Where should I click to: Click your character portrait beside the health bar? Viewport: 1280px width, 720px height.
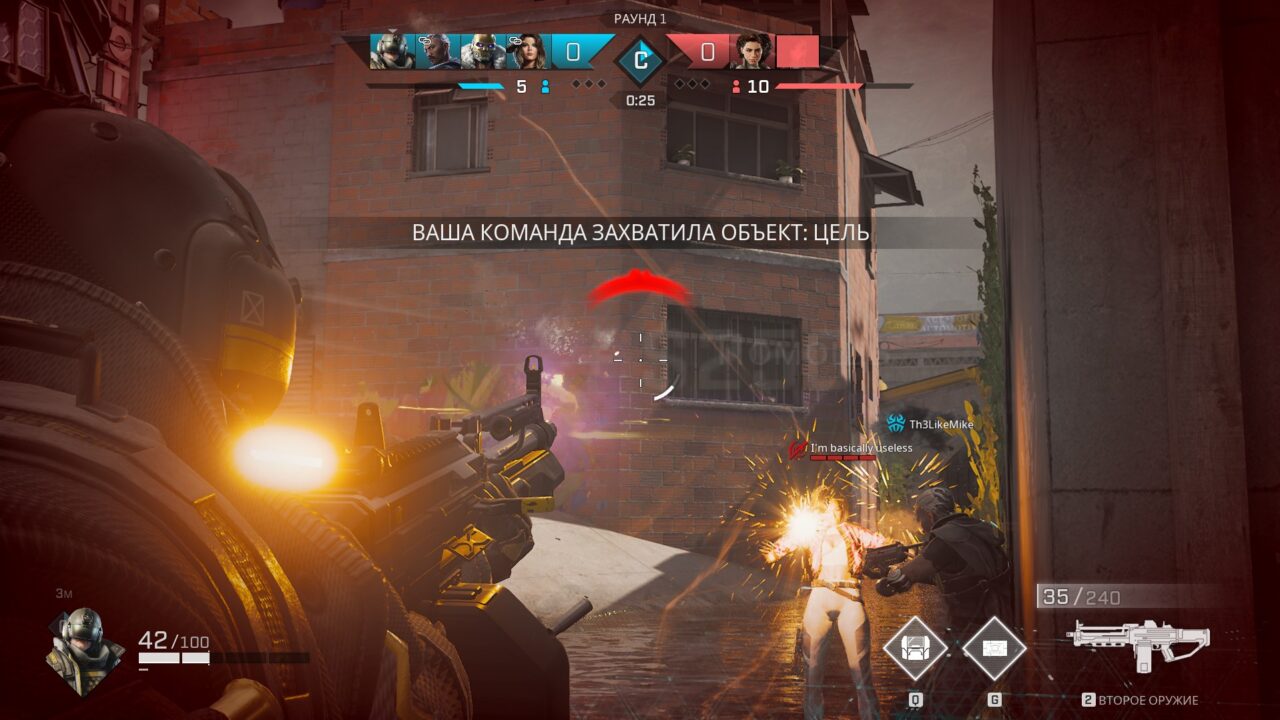84,650
